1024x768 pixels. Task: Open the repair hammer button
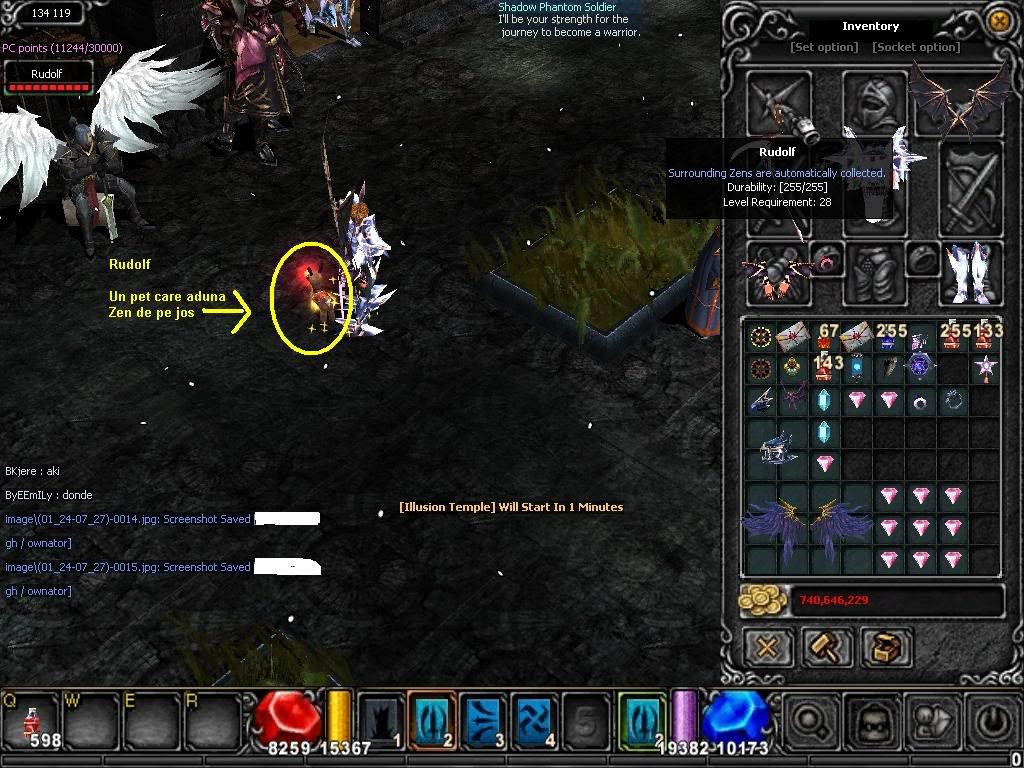pyautogui.click(x=826, y=647)
